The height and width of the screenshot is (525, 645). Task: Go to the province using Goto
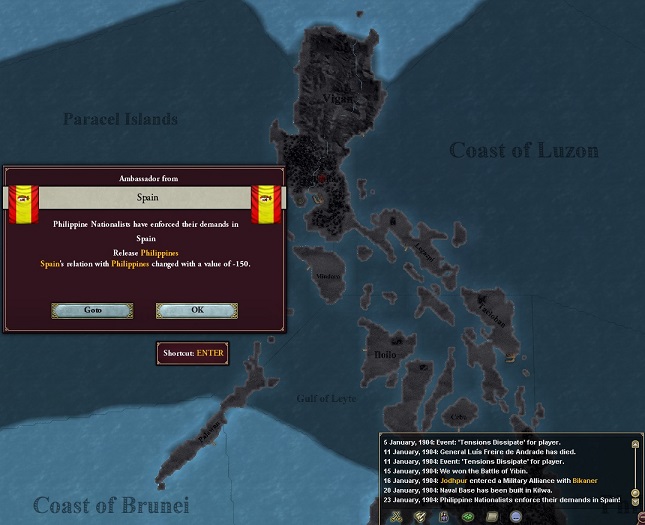pos(93,310)
